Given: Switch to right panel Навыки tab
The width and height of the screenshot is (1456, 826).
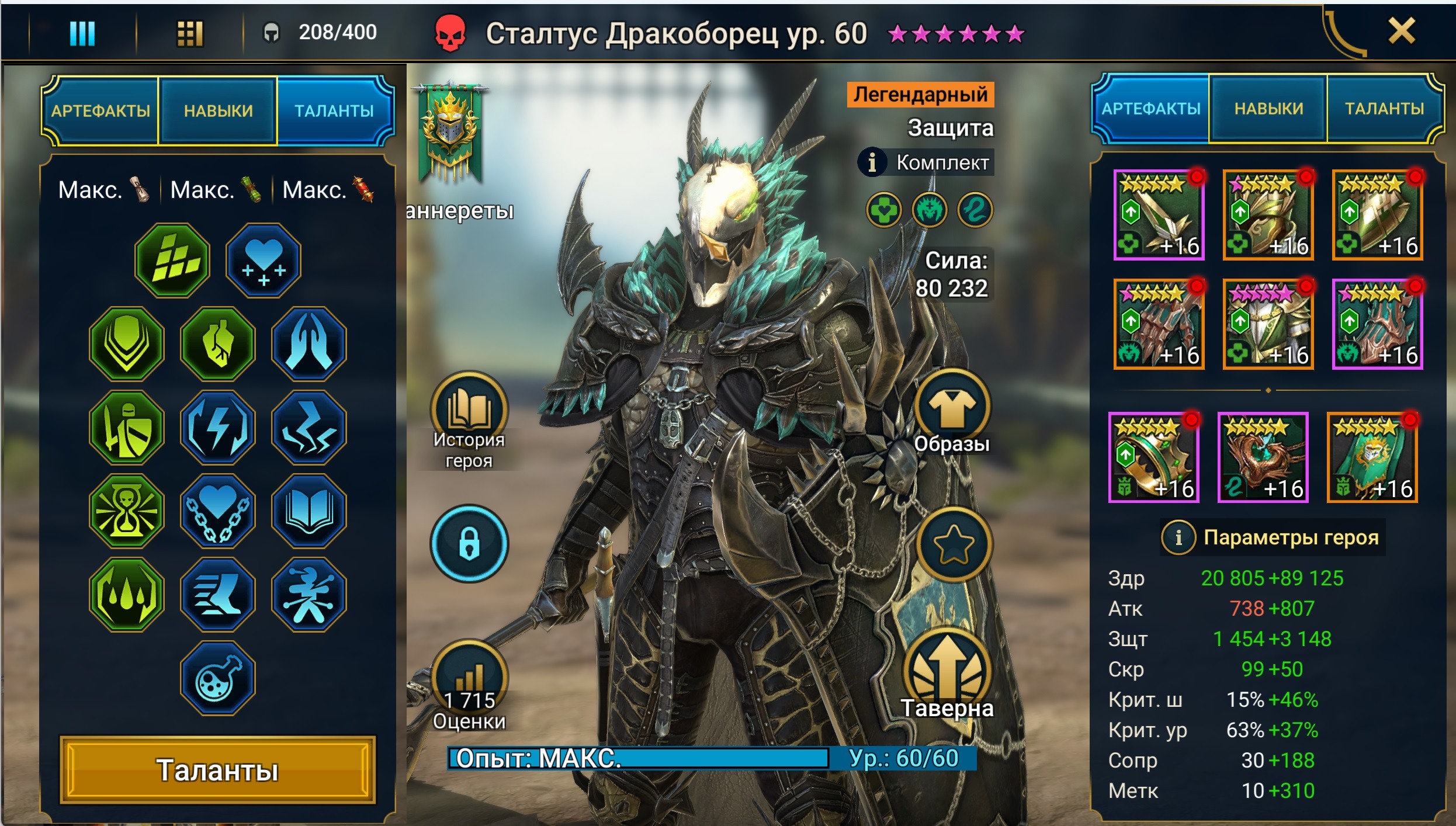Looking at the screenshot, I should pos(1268,109).
